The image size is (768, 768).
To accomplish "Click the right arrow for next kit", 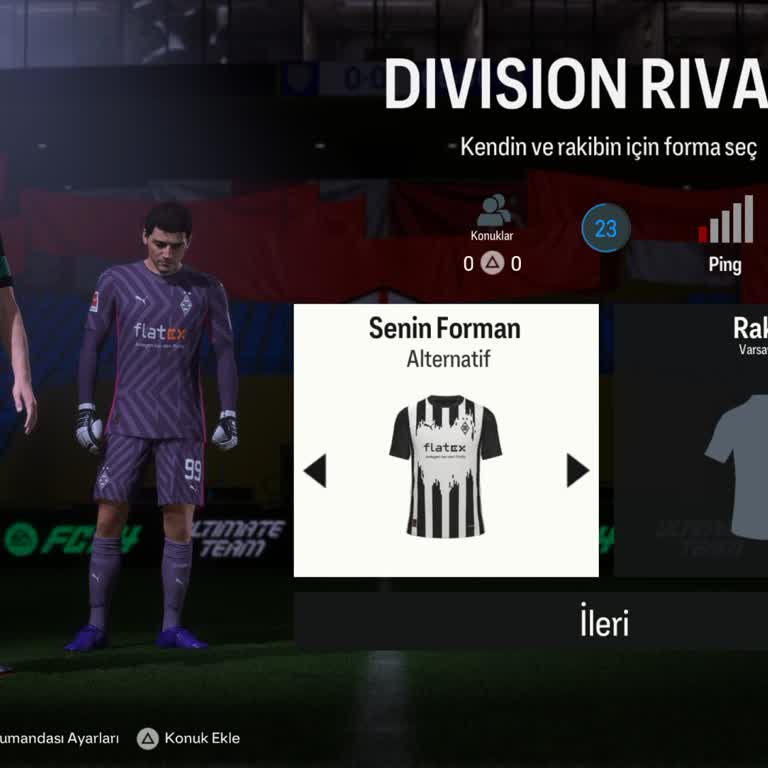I will point(577,470).
